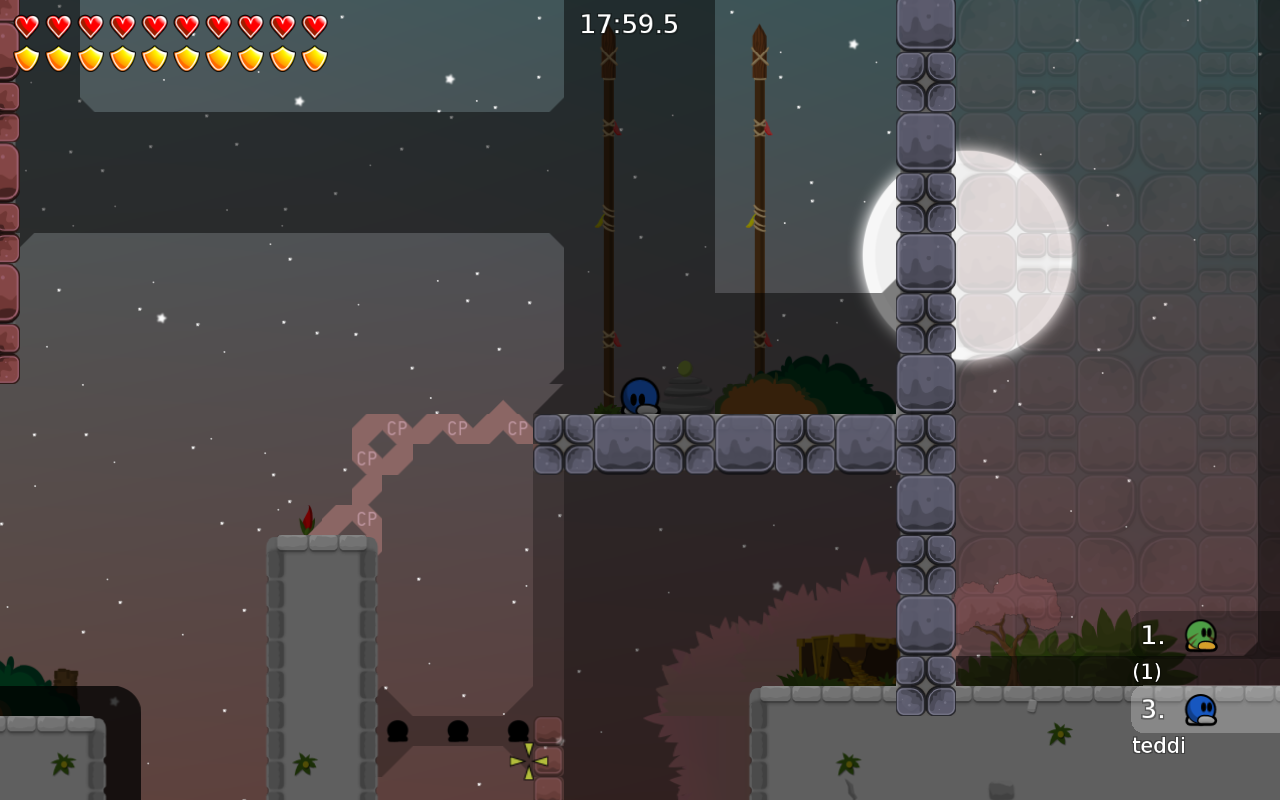Select the rank 1 green tee entry

[x=1200, y=635]
